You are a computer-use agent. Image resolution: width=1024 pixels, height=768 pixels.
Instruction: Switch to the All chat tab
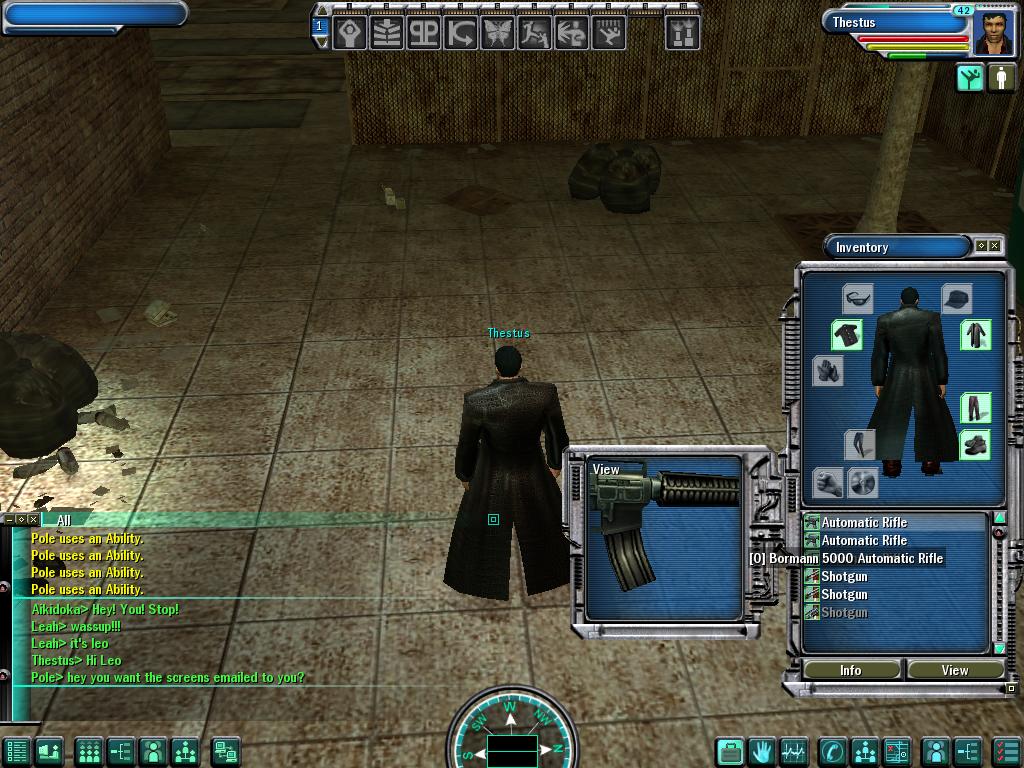pyautogui.click(x=64, y=520)
